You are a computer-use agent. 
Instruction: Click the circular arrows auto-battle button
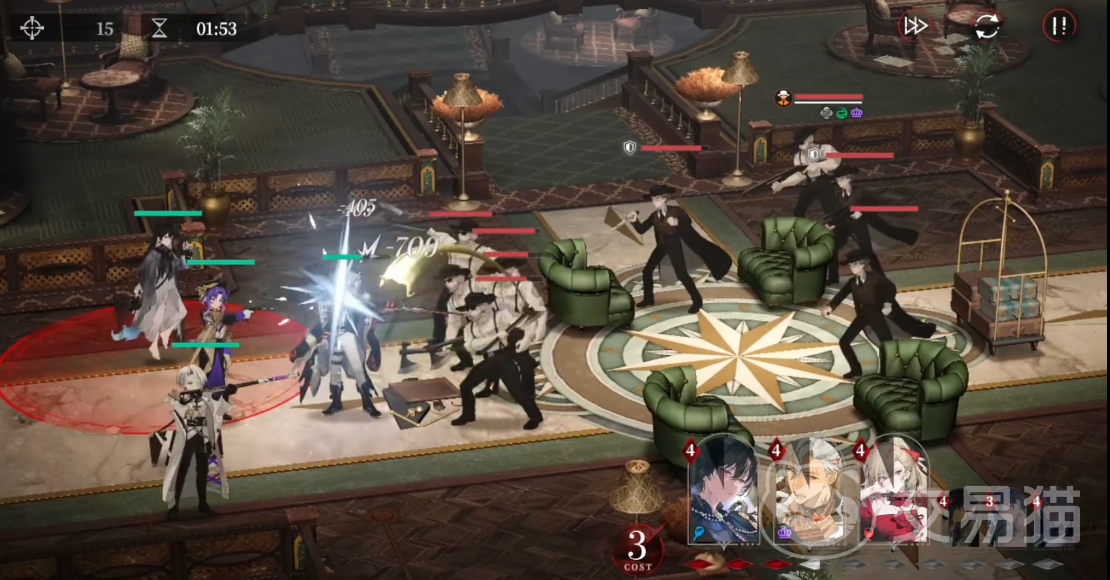pyautogui.click(x=987, y=27)
